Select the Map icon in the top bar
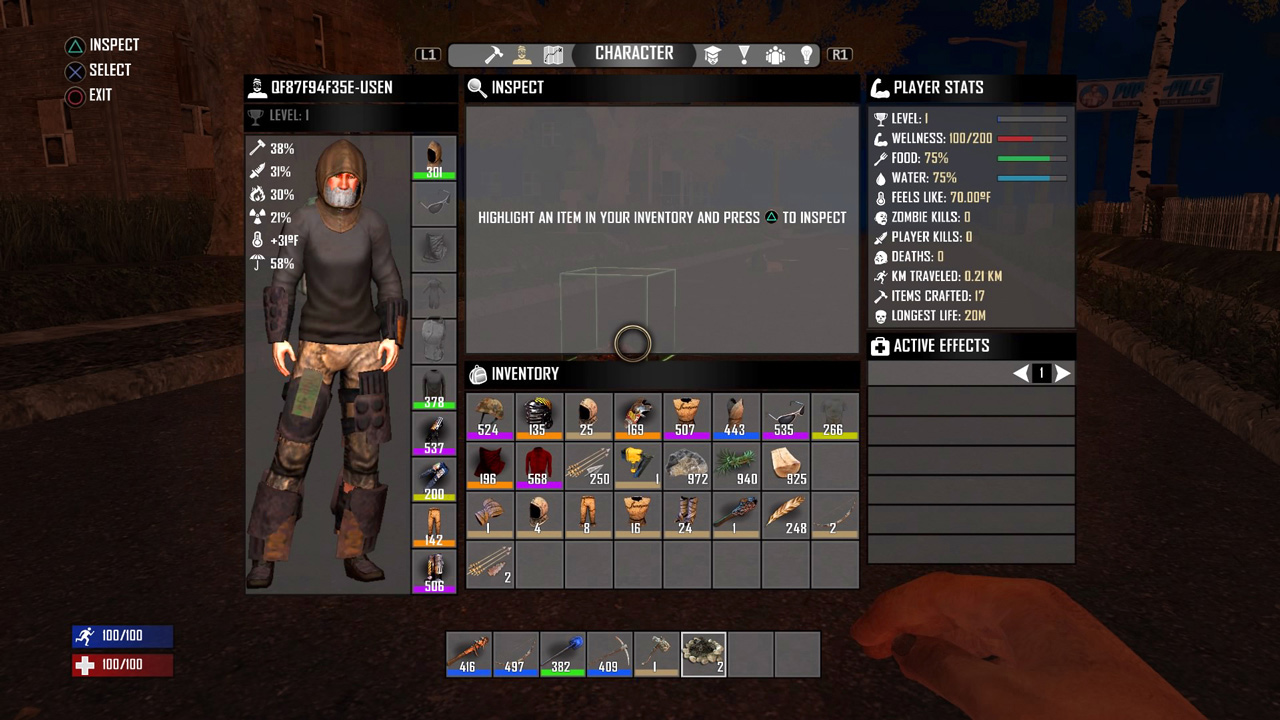Screen dimensions: 1280x720 553,55
